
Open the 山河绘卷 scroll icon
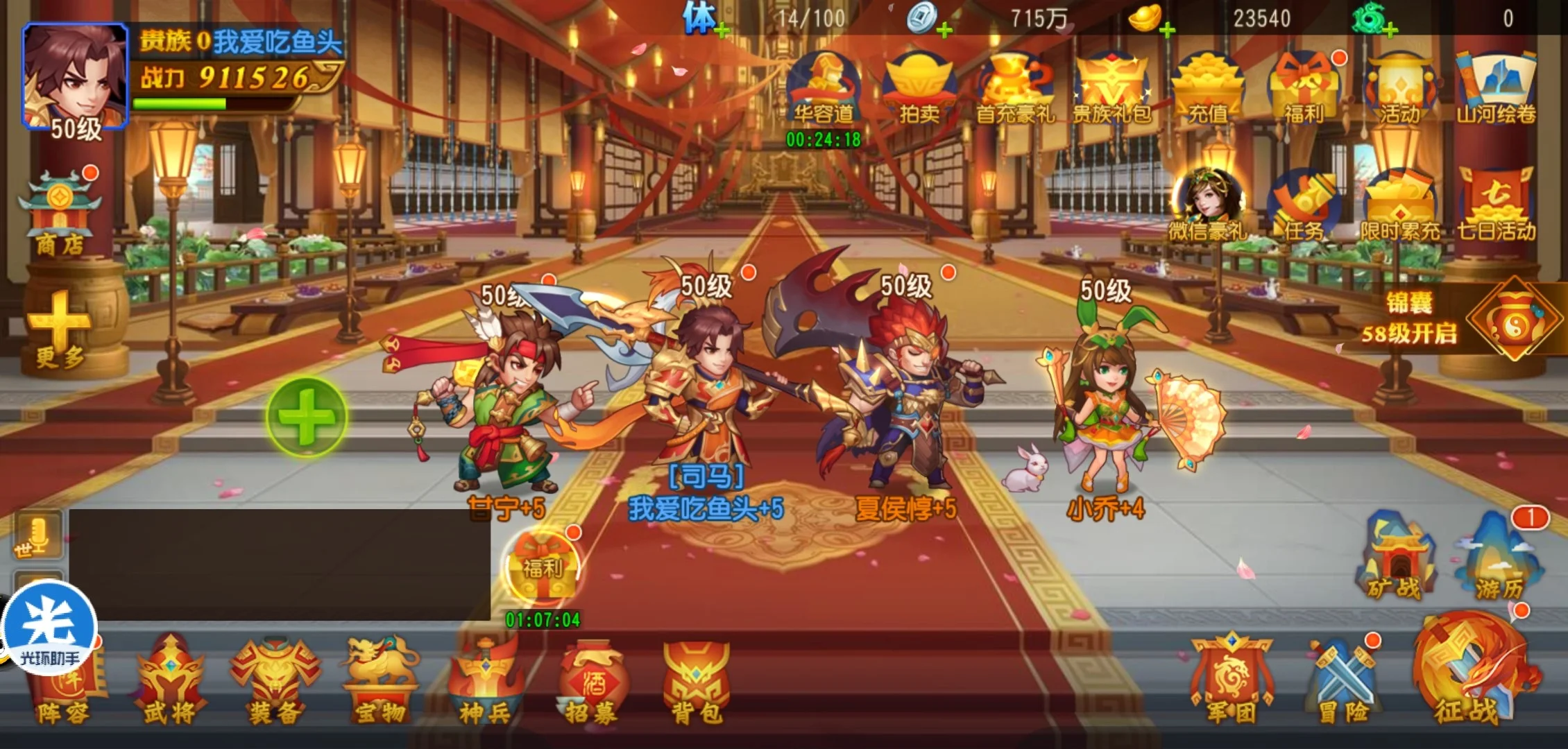tap(1496, 88)
